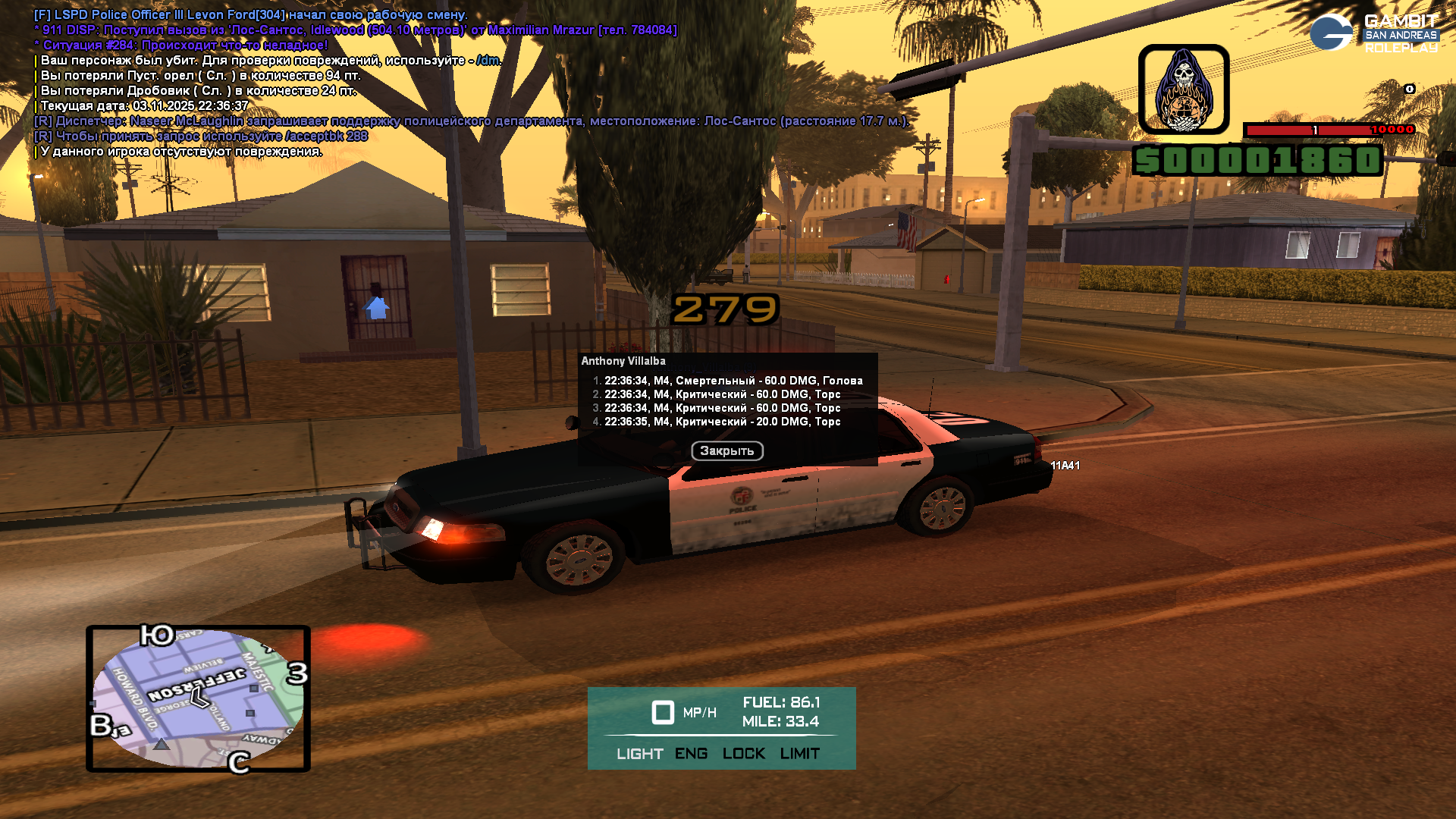Toggle the LOCK vehicle indicator
Screen dimensions: 1456x819
[743, 754]
